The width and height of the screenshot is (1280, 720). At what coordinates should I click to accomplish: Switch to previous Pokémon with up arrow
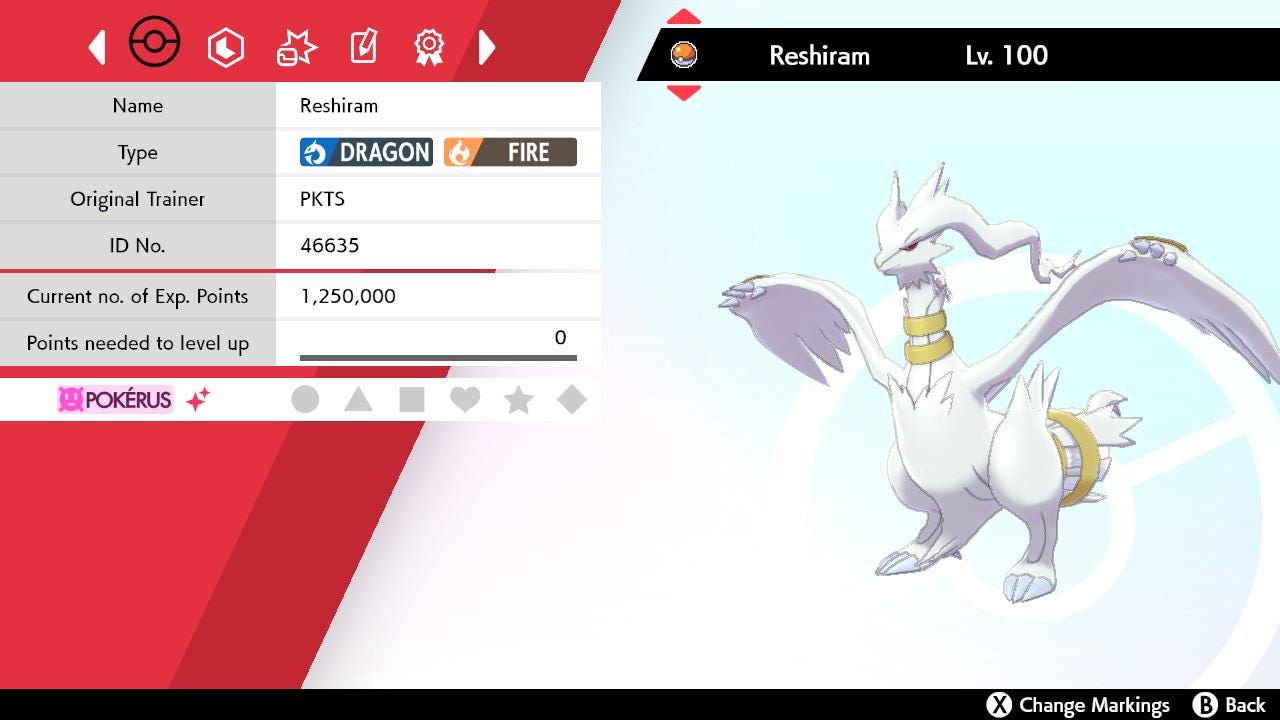pyautogui.click(x=684, y=17)
